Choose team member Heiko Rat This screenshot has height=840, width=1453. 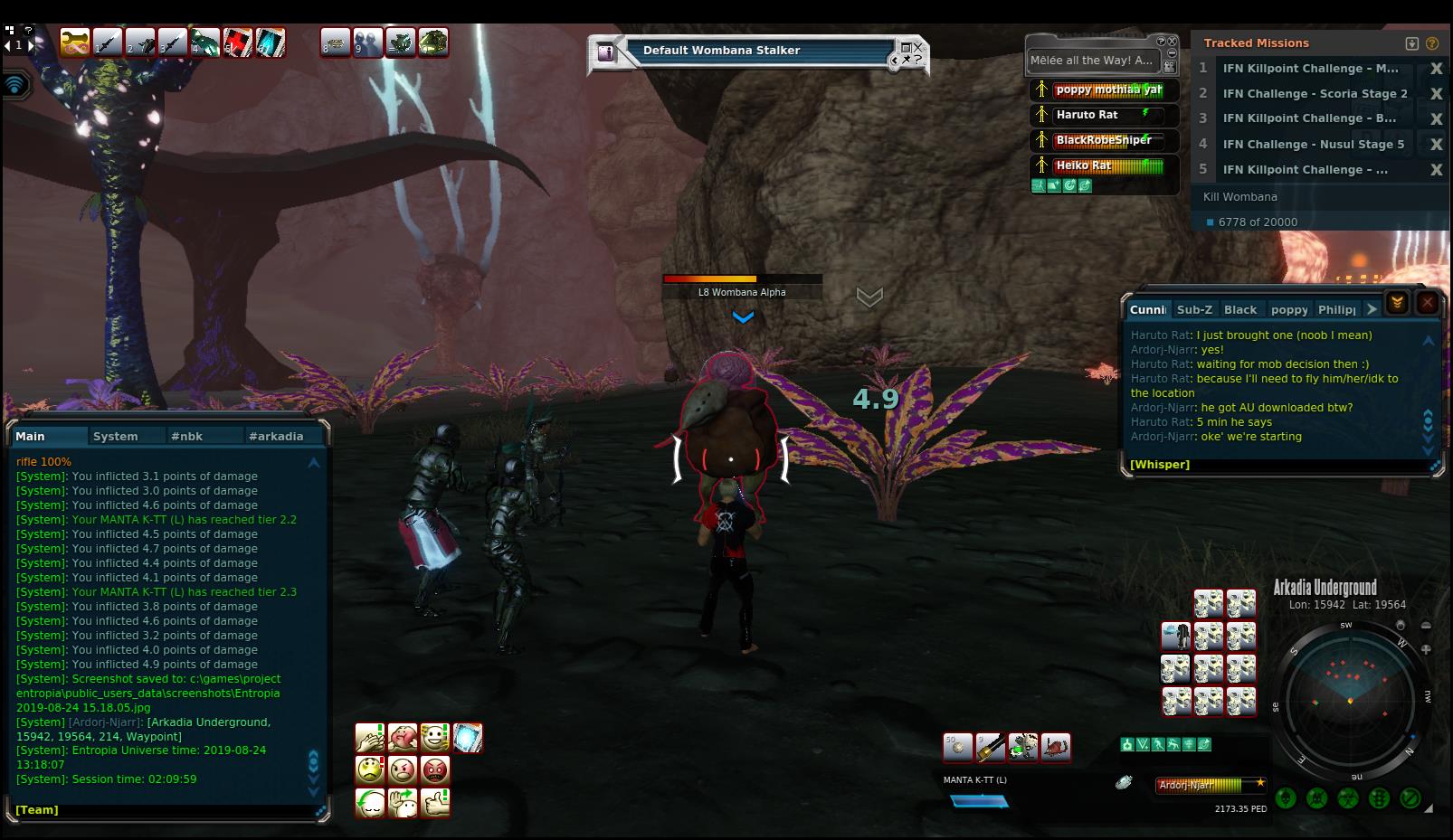(1084, 165)
